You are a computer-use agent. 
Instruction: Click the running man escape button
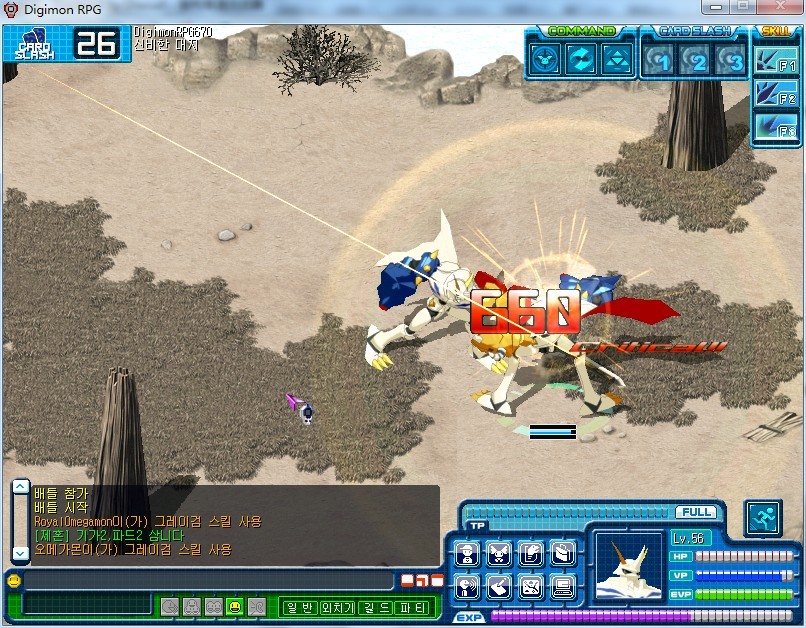pos(763,518)
